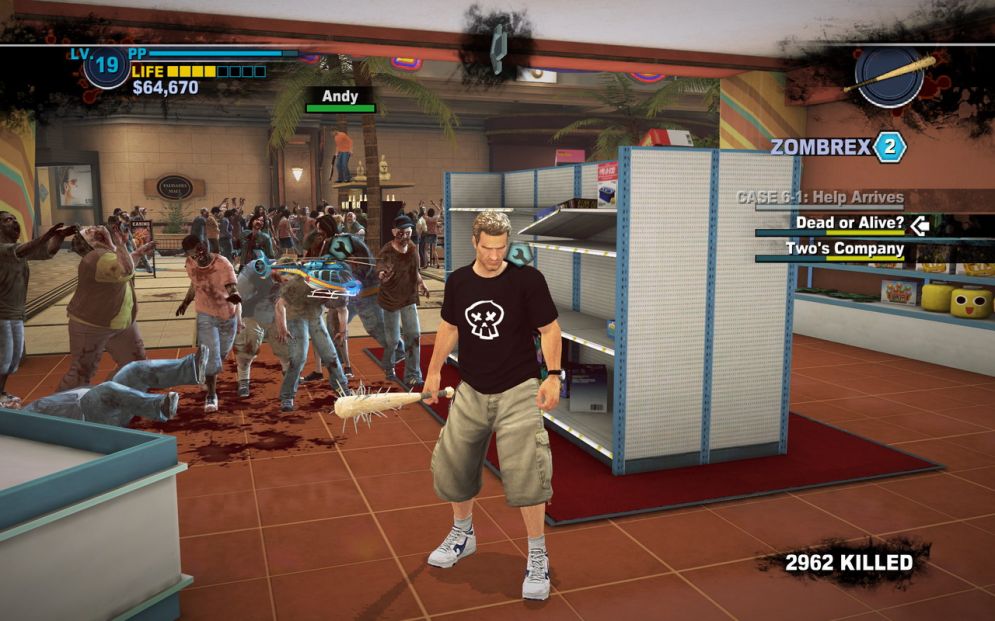Click the Zombrex counter badge
Screen dimensions: 995x621
pos(889,147)
